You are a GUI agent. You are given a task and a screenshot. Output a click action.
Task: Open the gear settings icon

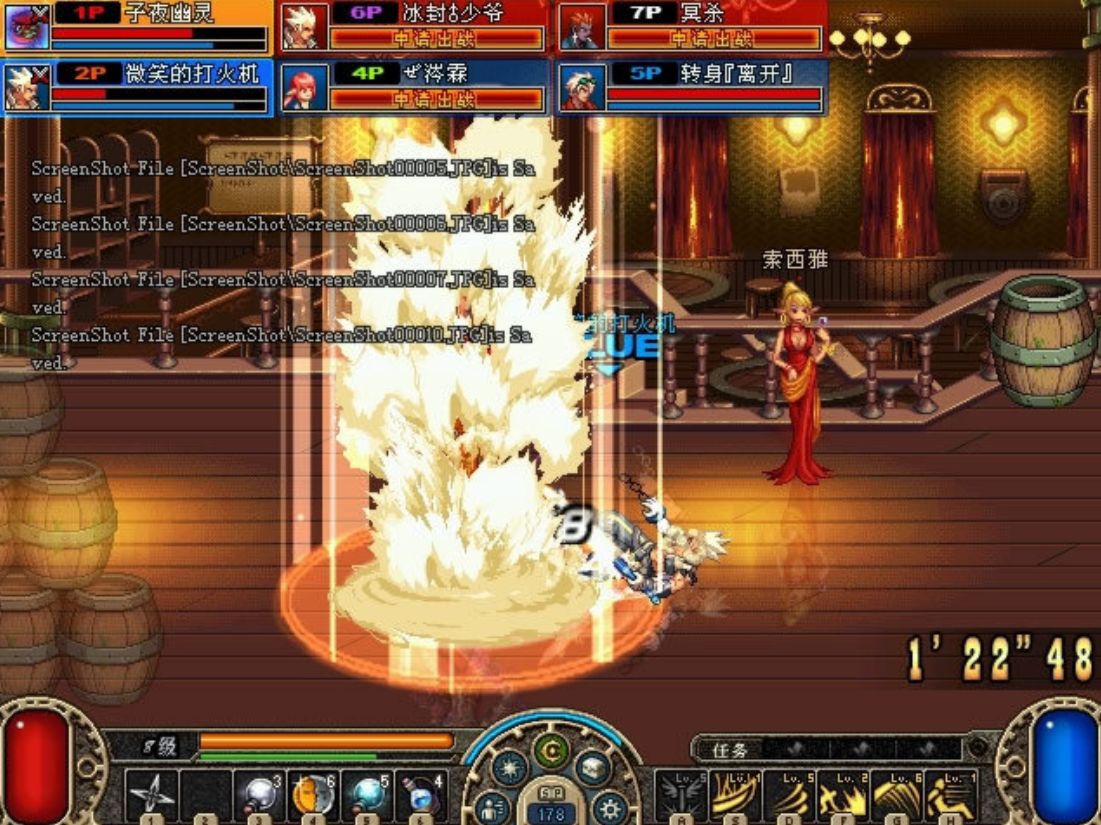(x=608, y=806)
